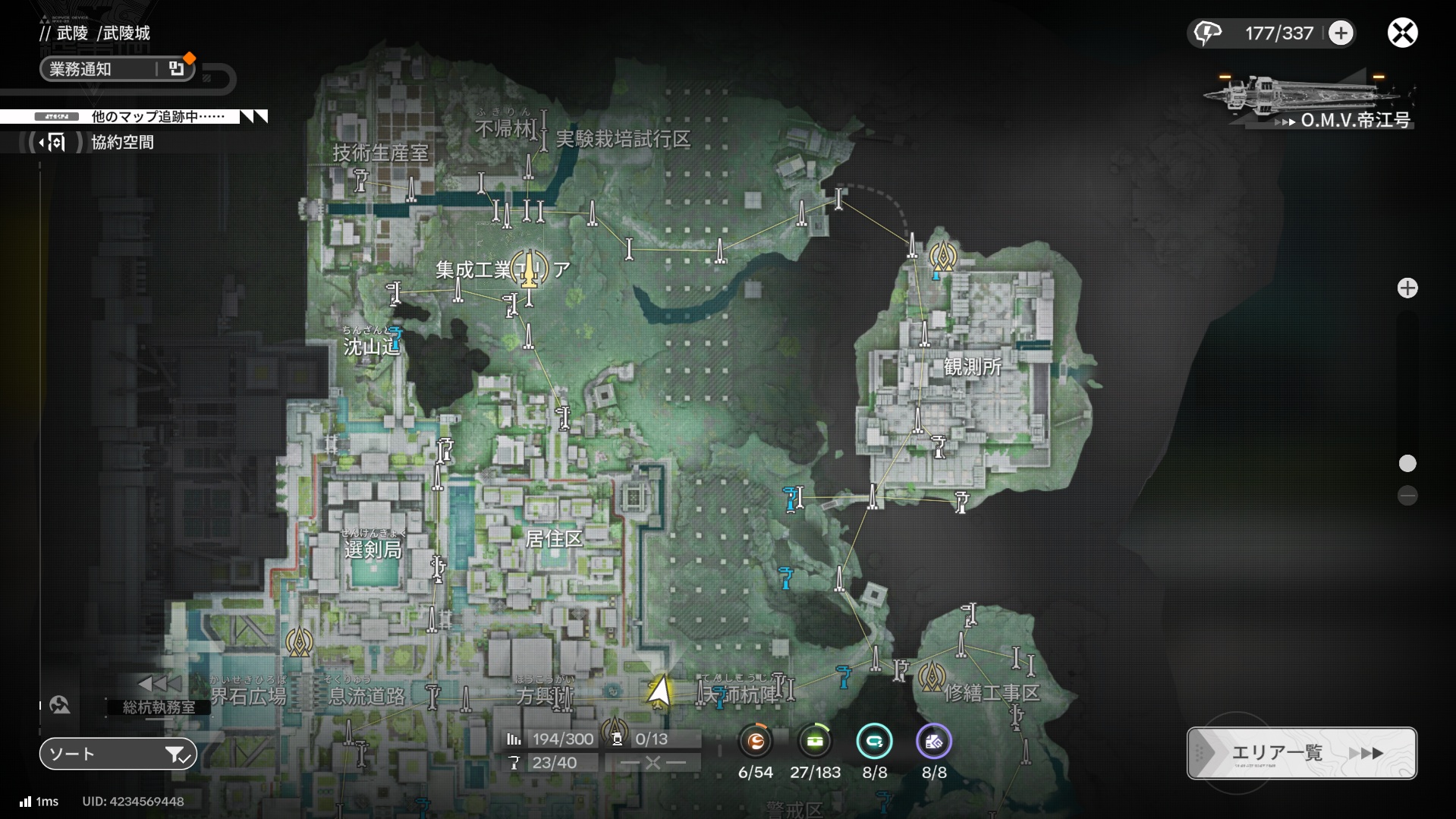Show the orange collectible 6/54 tracker
The image size is (1456, 819).
tap(755, 742)
